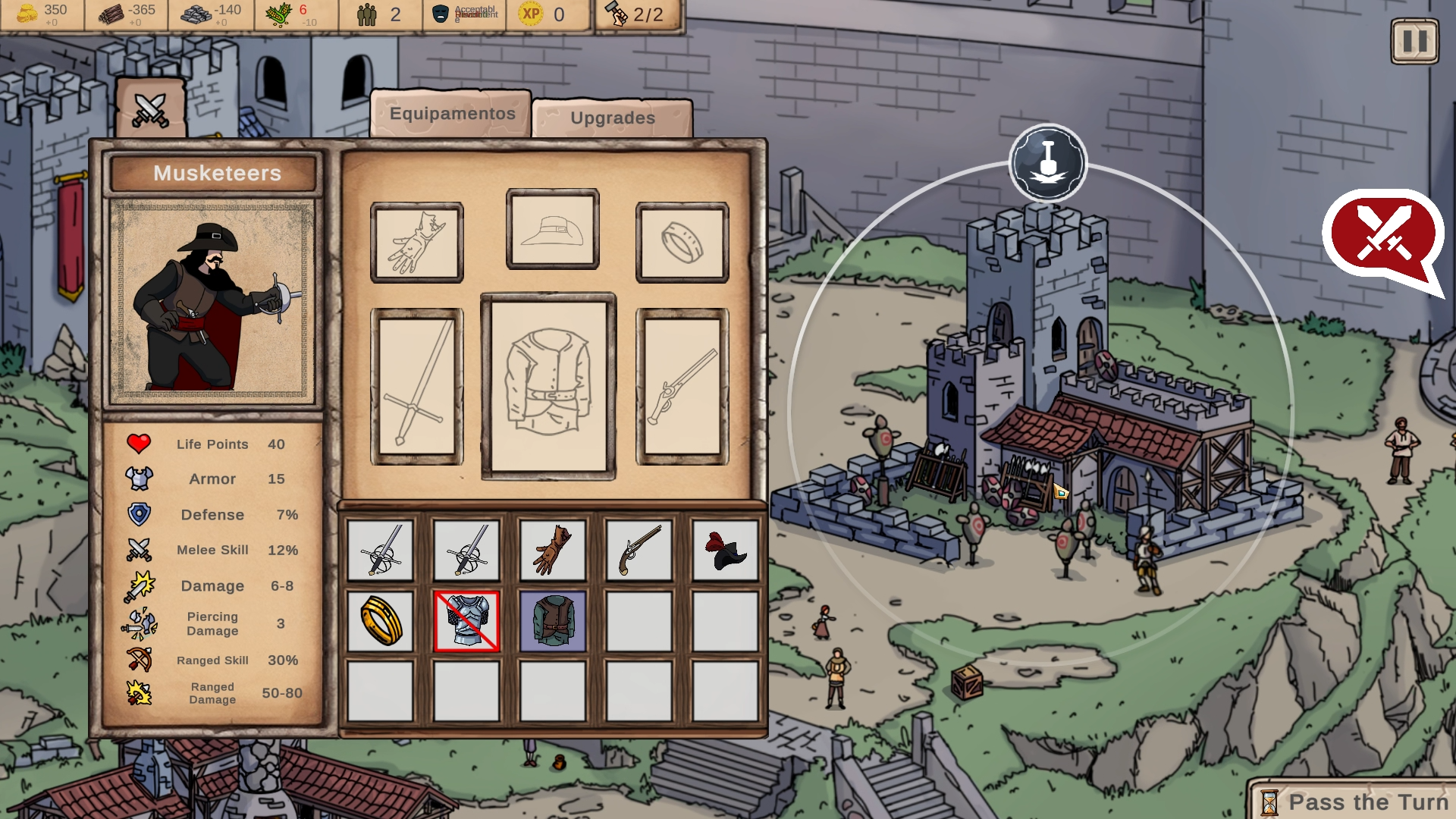Click the empty hat equipment slot

[551, 231]
